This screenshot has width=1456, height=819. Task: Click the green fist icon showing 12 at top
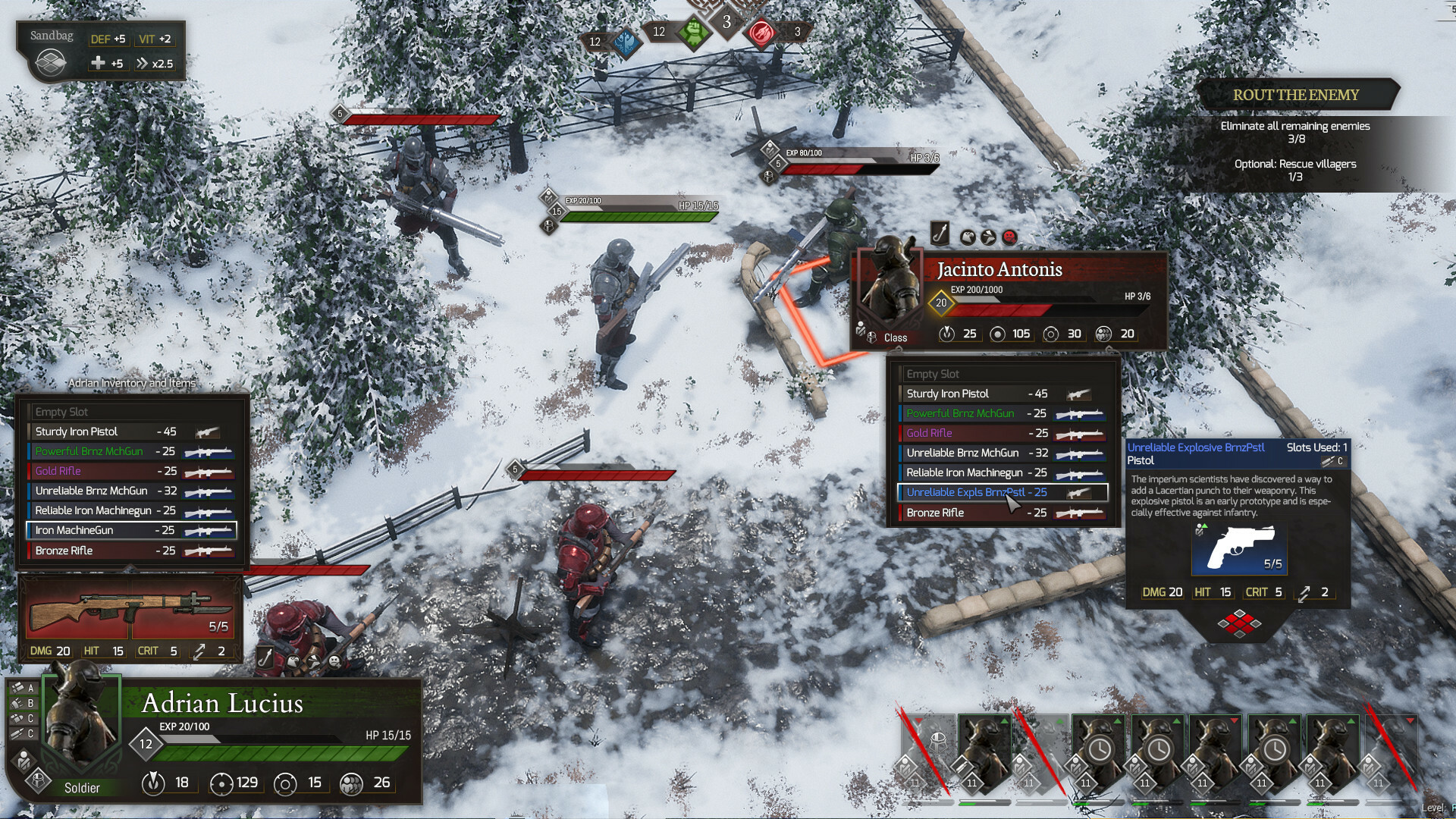pyautogui.click(x=694, y=34)
